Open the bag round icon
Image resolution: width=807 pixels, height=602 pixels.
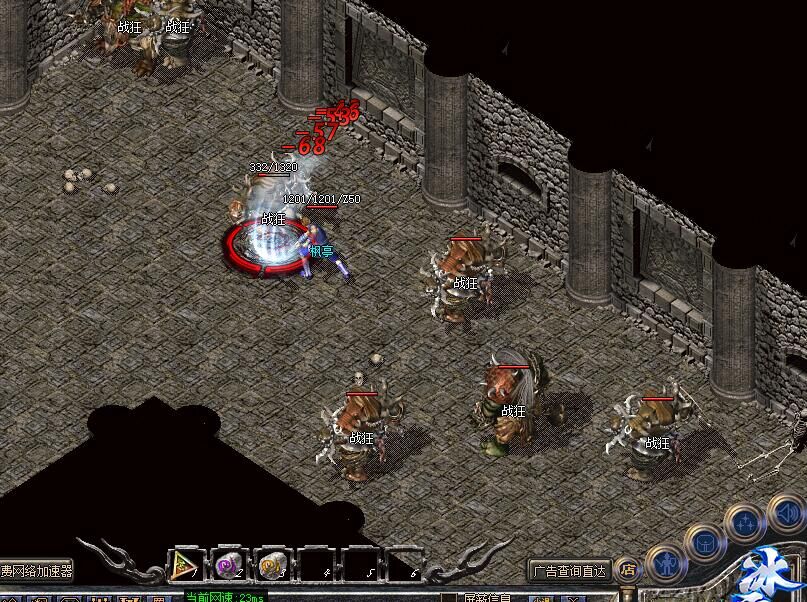[703, 541]
